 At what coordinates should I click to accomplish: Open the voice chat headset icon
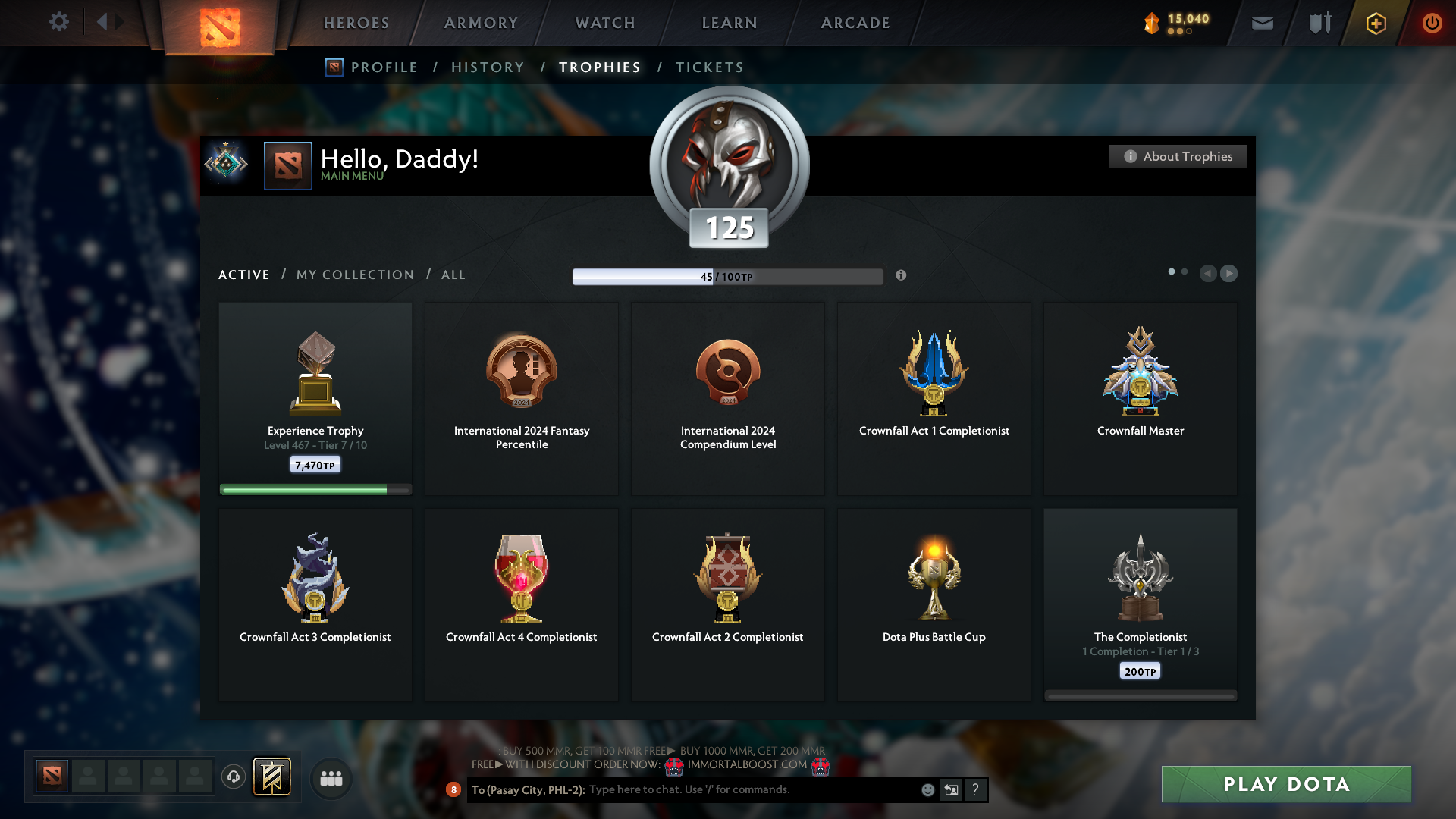(233, 777)
